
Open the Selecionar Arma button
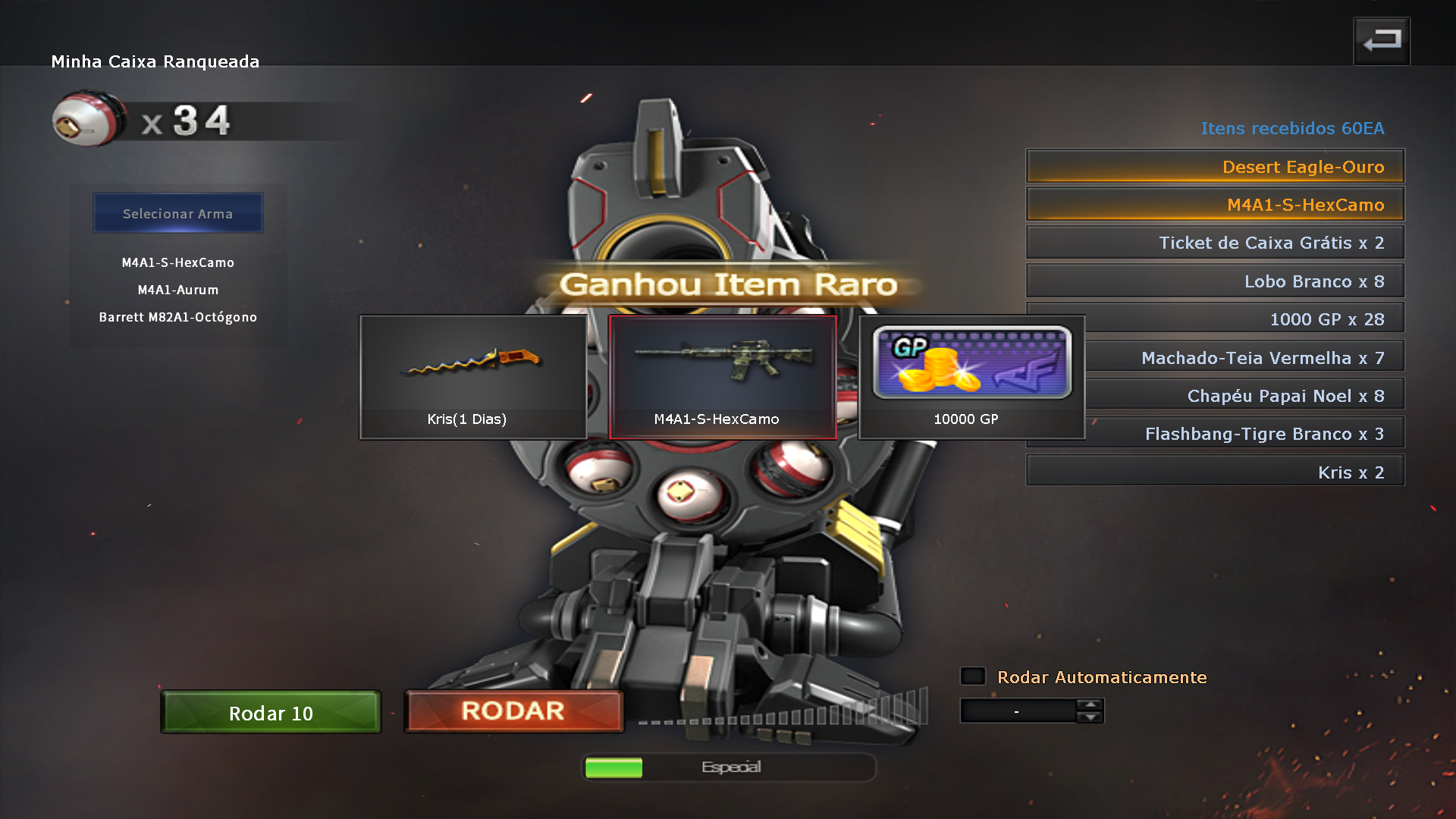coord(178,213)
